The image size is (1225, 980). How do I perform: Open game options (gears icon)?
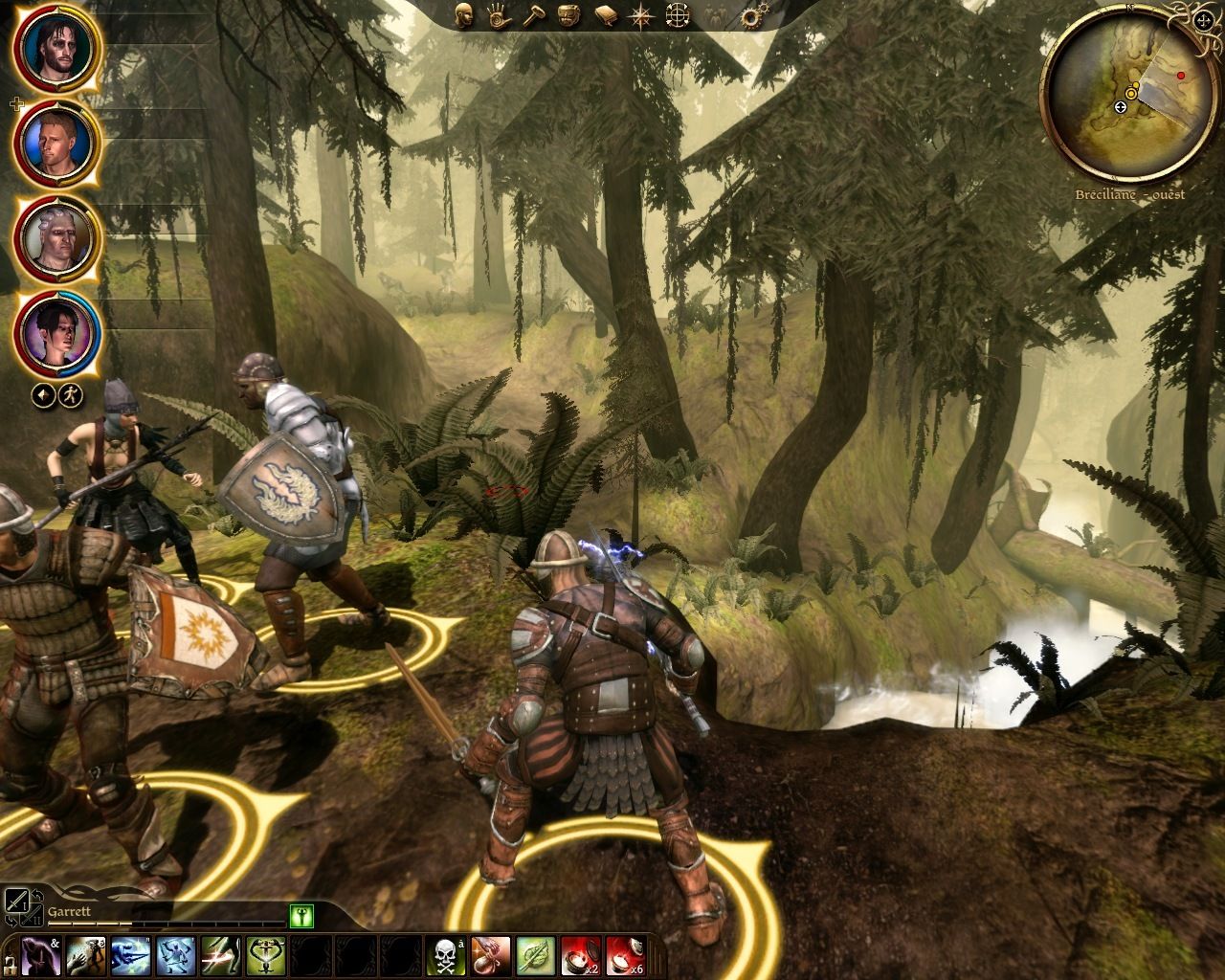click(x=751, y=16)
